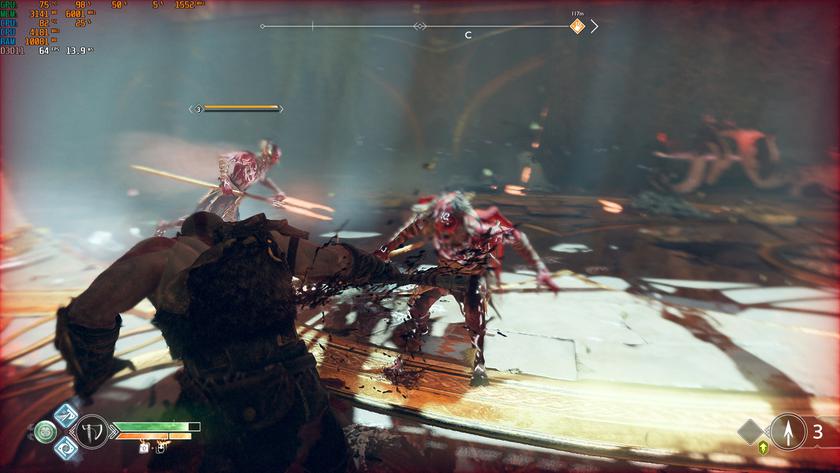Click the small diamond marker on the compass bar
The width and height of the screenshot is (840, 473).
(x=420, y=26)
